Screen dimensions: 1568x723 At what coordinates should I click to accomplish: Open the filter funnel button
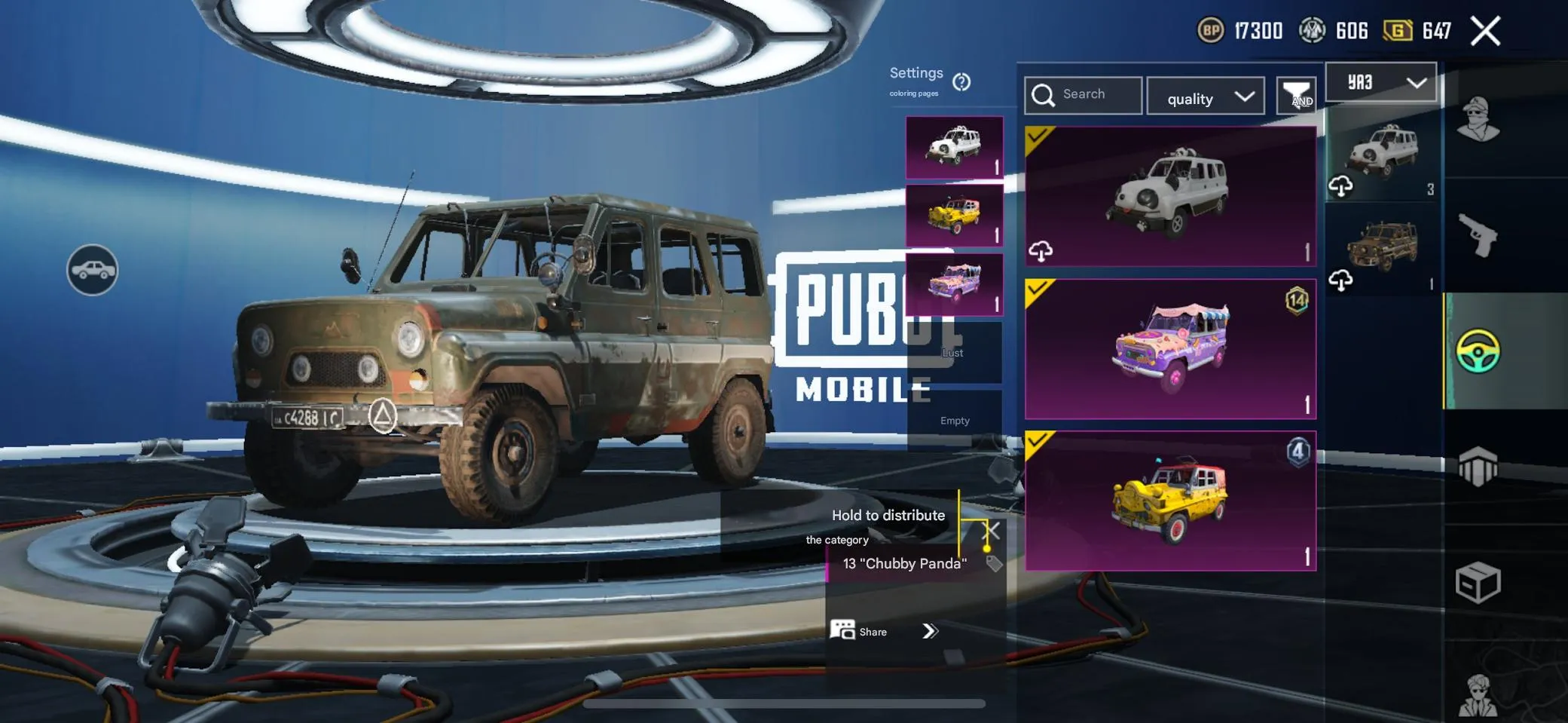click(1296, 96)
